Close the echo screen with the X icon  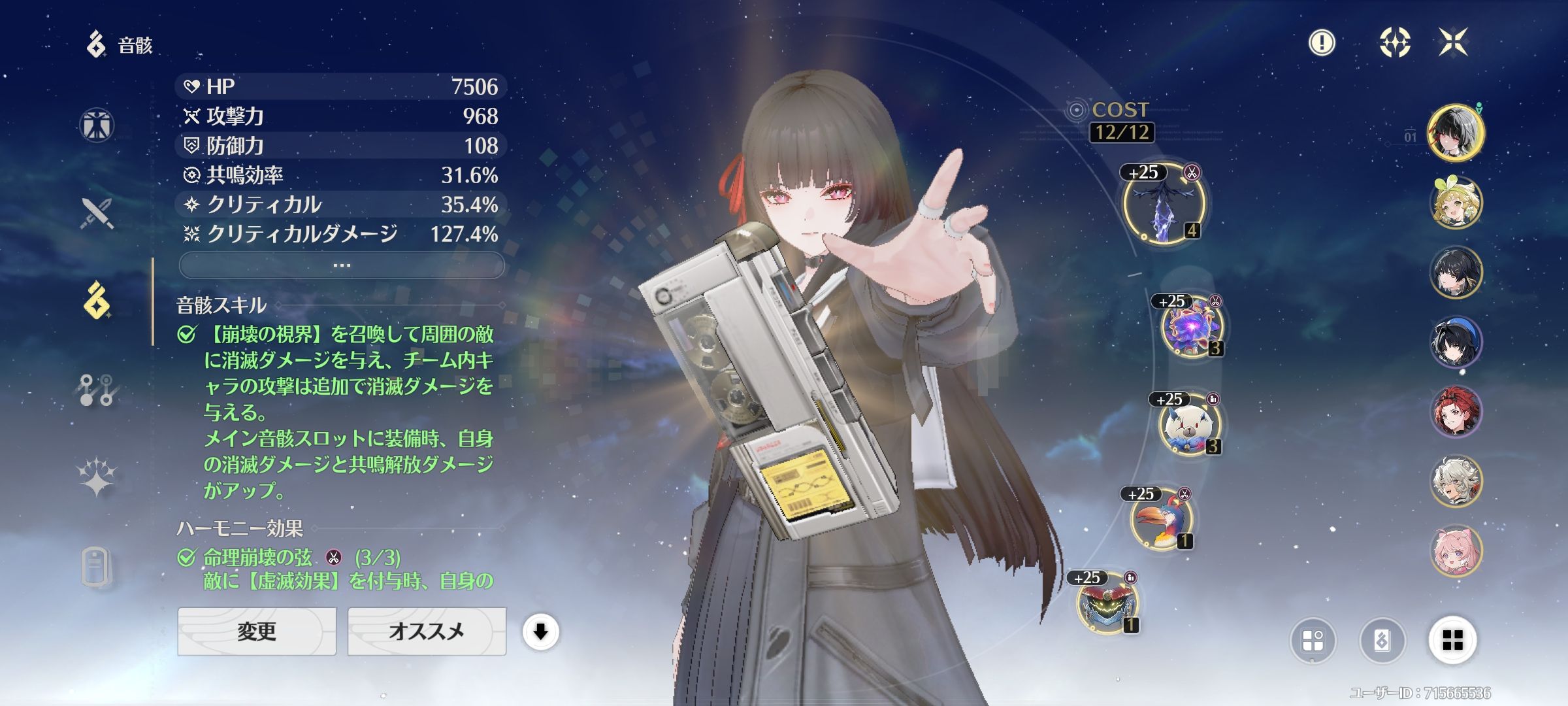tap(1453, 43)
